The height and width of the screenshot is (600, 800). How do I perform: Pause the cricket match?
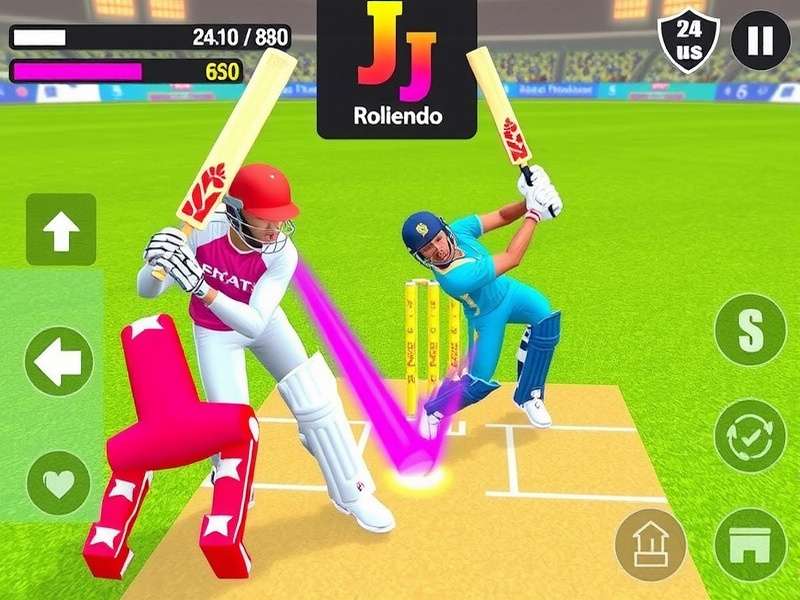pos(760,41)
